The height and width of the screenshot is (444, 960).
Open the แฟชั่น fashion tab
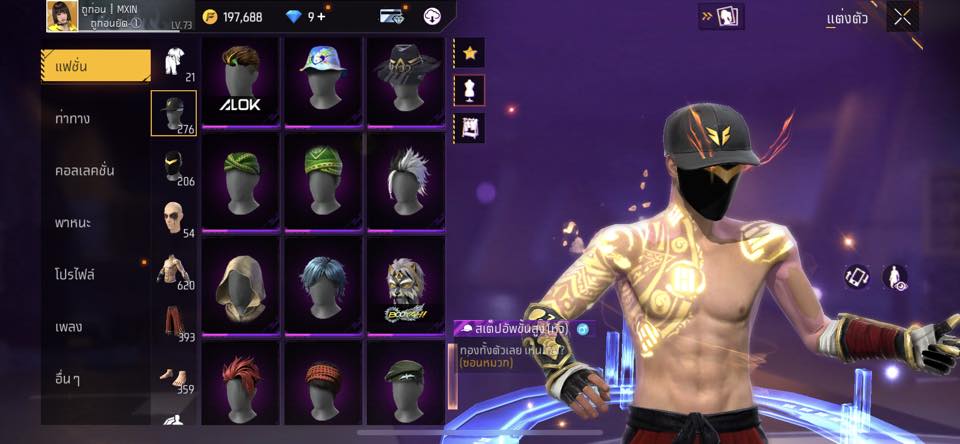[x=95, y=66]
